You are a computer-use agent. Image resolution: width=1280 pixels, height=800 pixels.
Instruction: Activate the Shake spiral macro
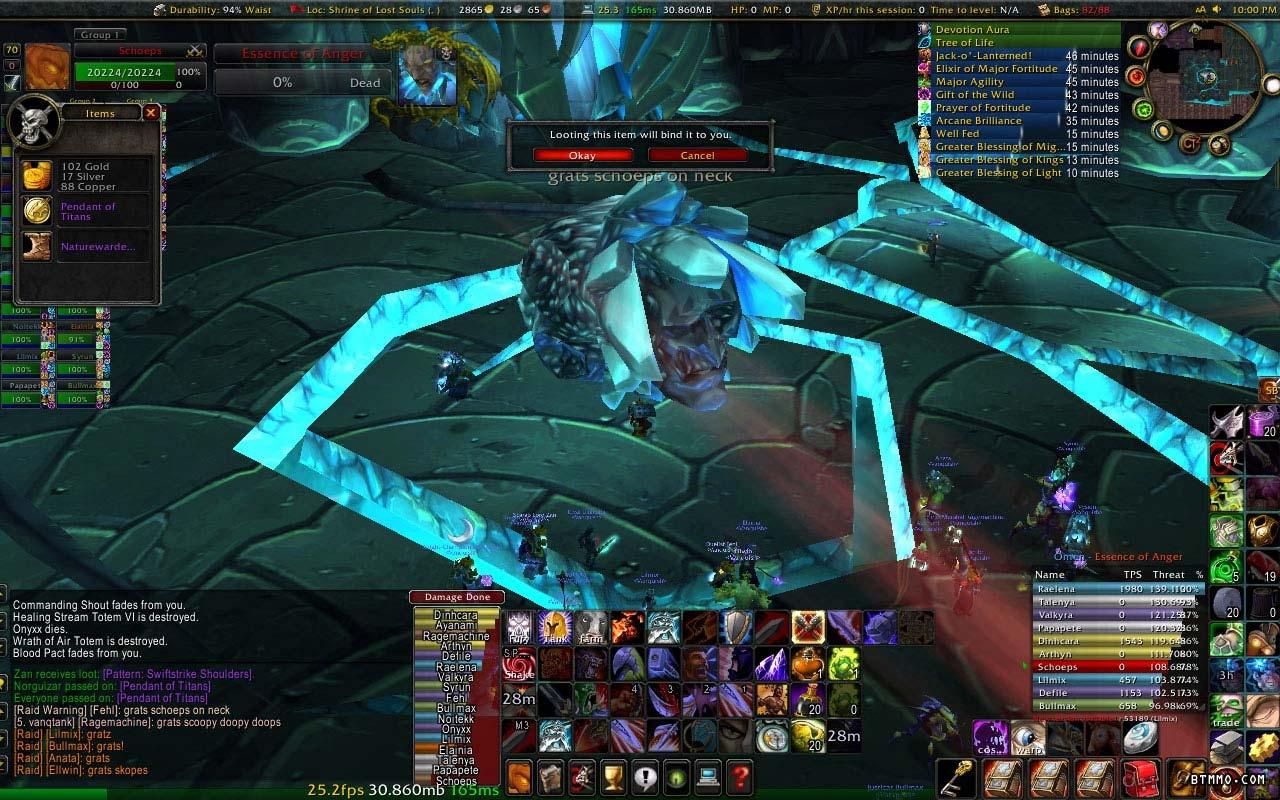tap(518, 664)
